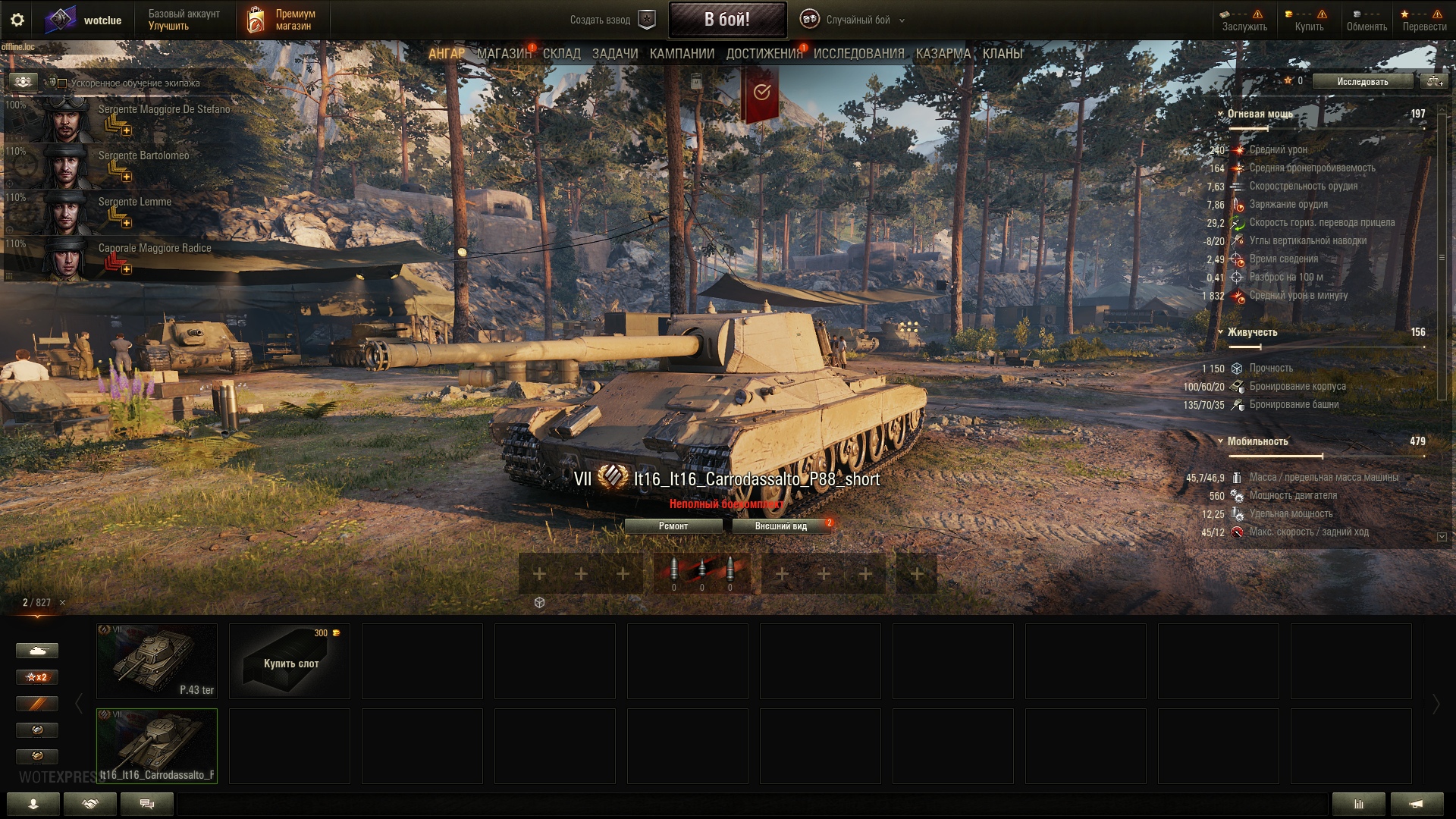
Task: Open the КЛАНЫ tab
Action: (1002, 54)
